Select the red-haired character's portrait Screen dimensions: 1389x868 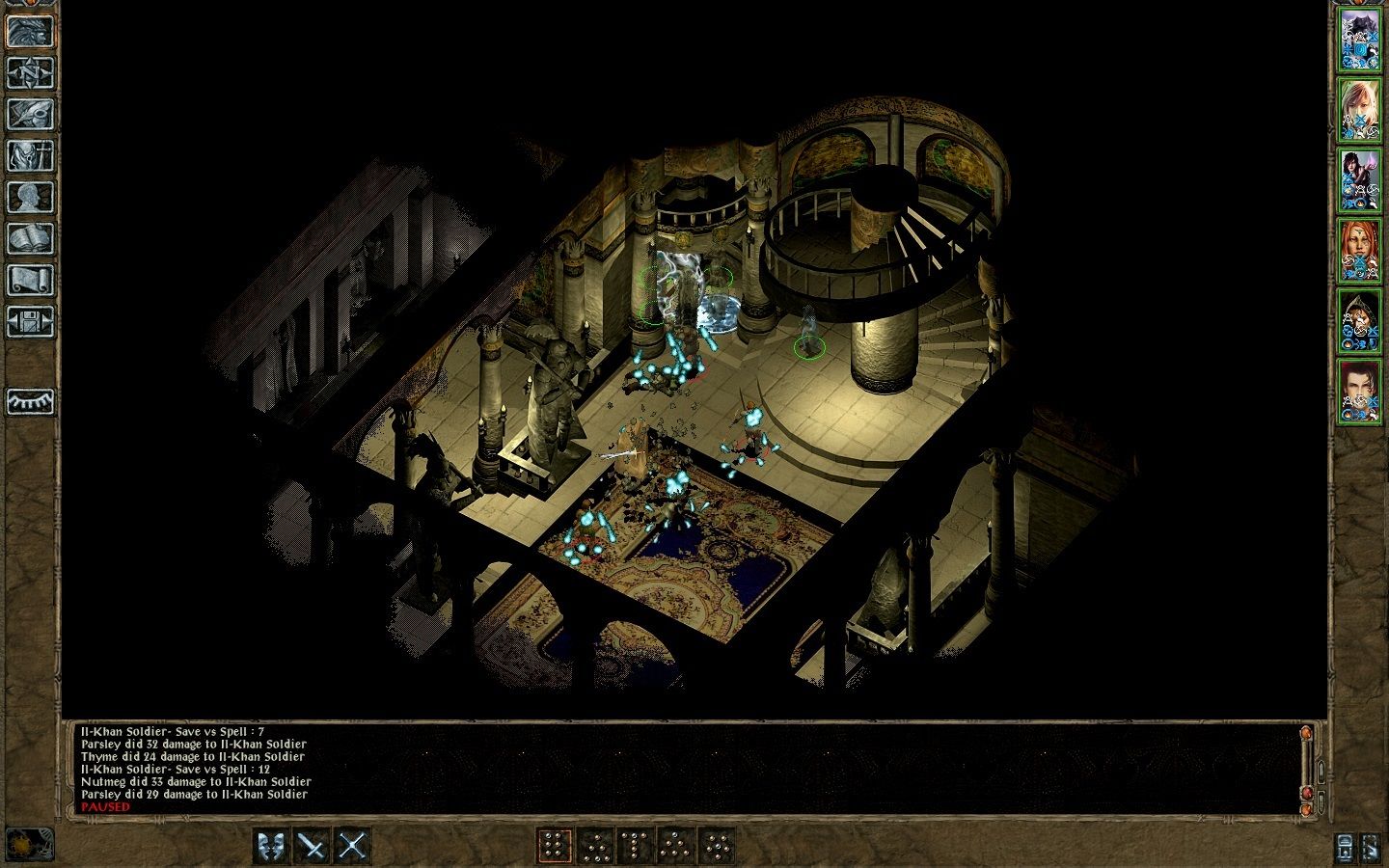(x=1362, y=241)
